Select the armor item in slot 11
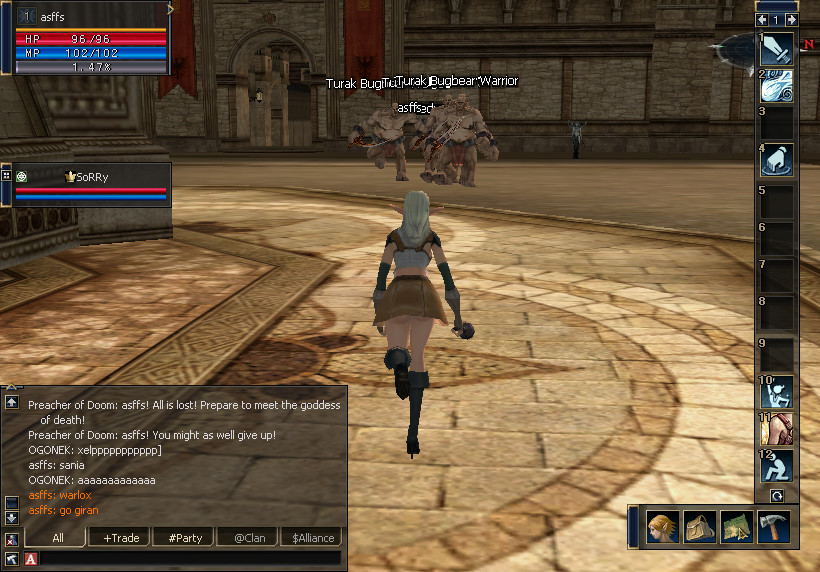The height and width of the screenshot is (572, 820). 777,429
